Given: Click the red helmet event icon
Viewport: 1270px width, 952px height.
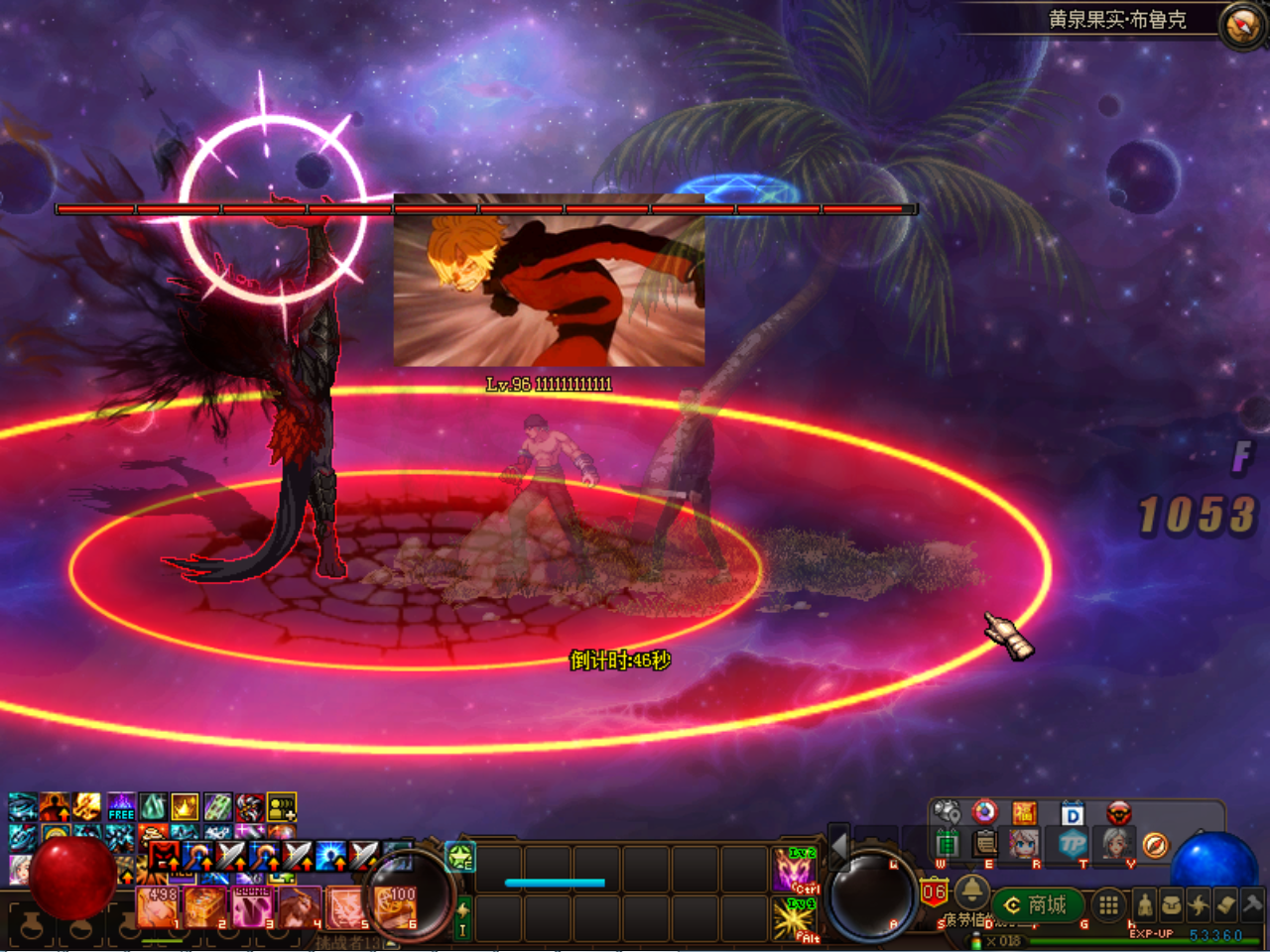Looking at the screenshot, I should coord(1119,813).
